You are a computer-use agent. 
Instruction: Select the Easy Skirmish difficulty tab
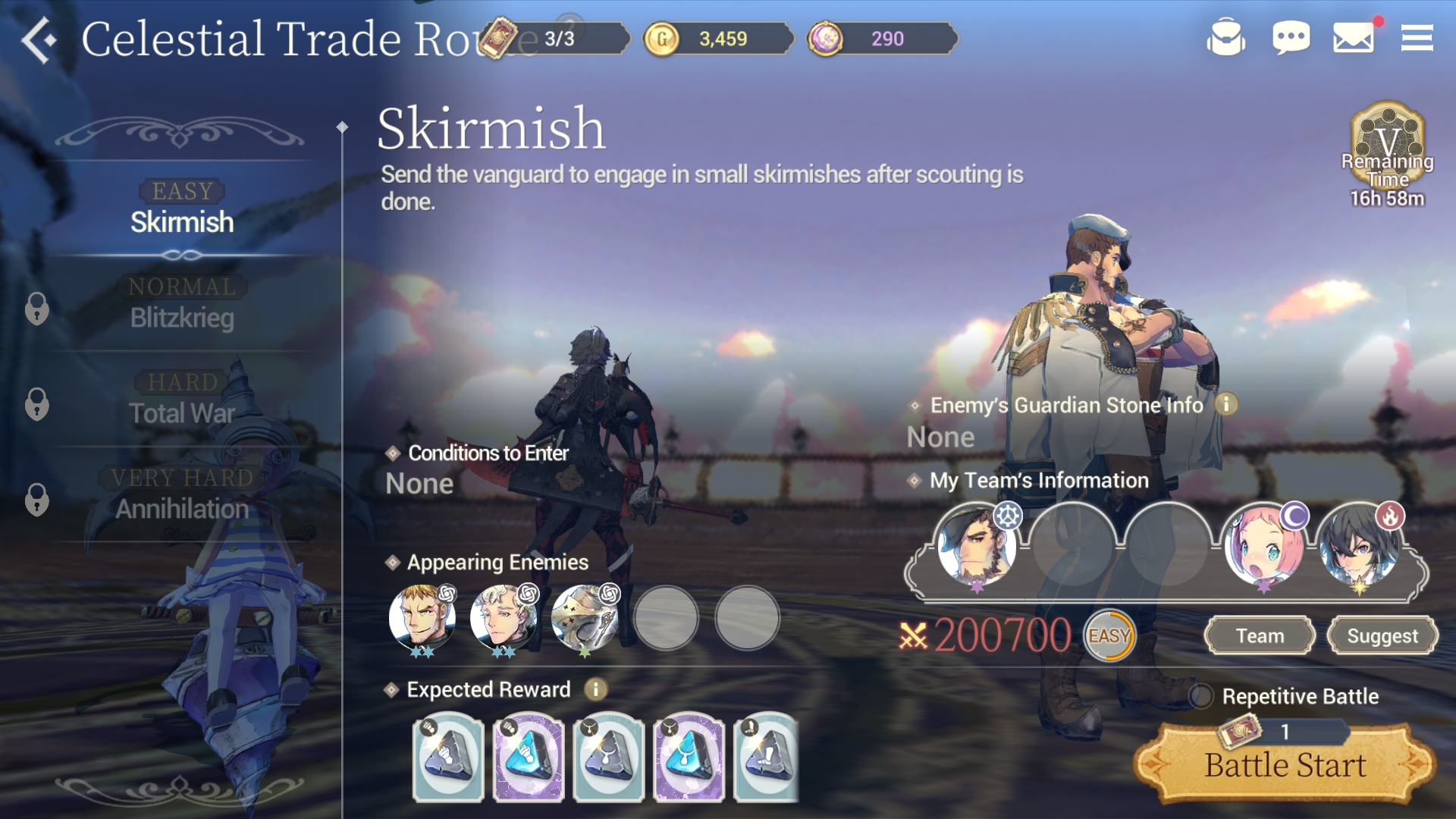(182, 208)
